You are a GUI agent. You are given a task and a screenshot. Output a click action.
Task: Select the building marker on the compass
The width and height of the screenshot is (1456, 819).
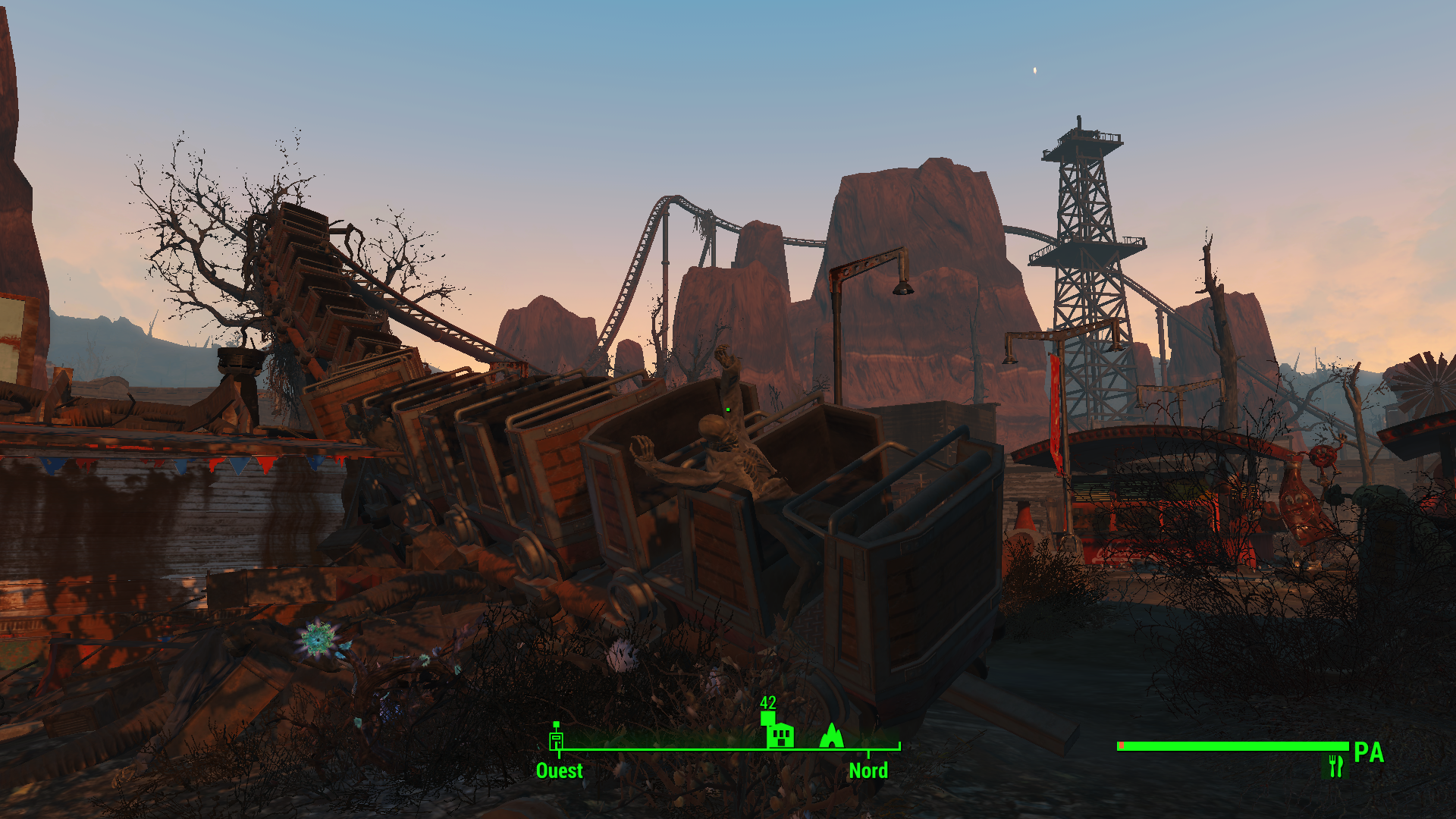780,734
